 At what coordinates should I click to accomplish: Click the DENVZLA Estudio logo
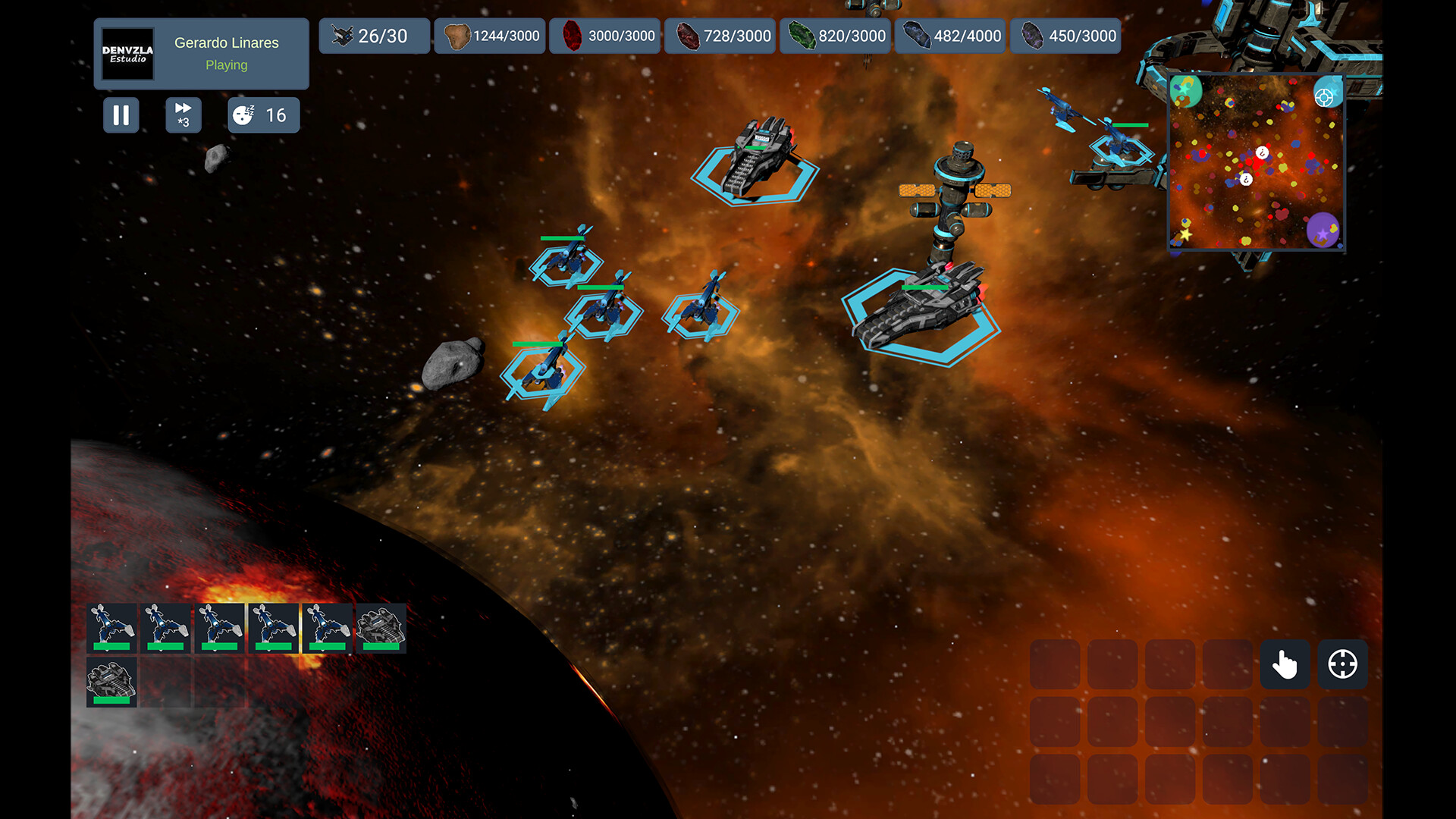[127, 54]
